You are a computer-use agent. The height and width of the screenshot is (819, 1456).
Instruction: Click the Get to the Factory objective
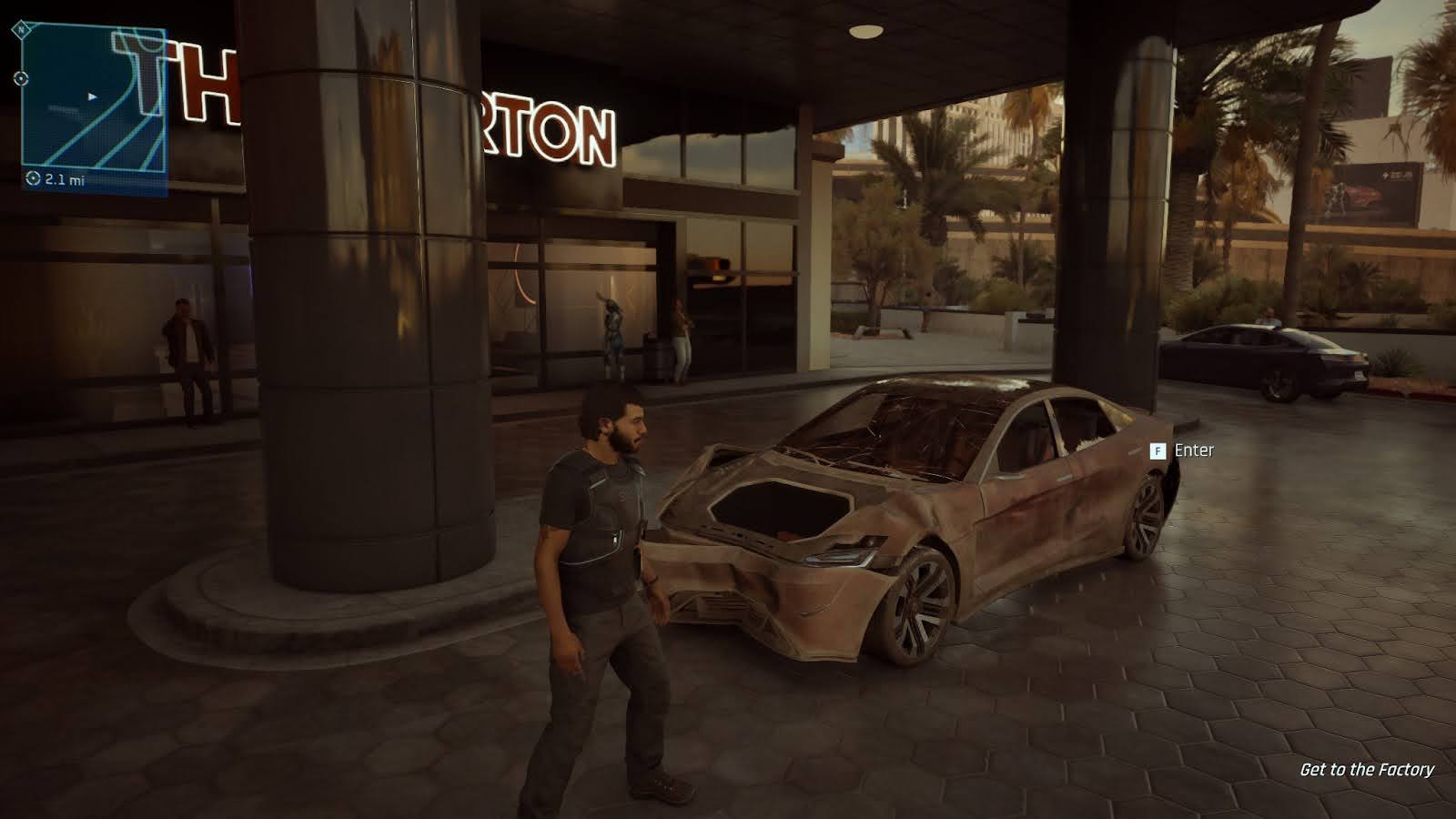(x=1366, y=770)
